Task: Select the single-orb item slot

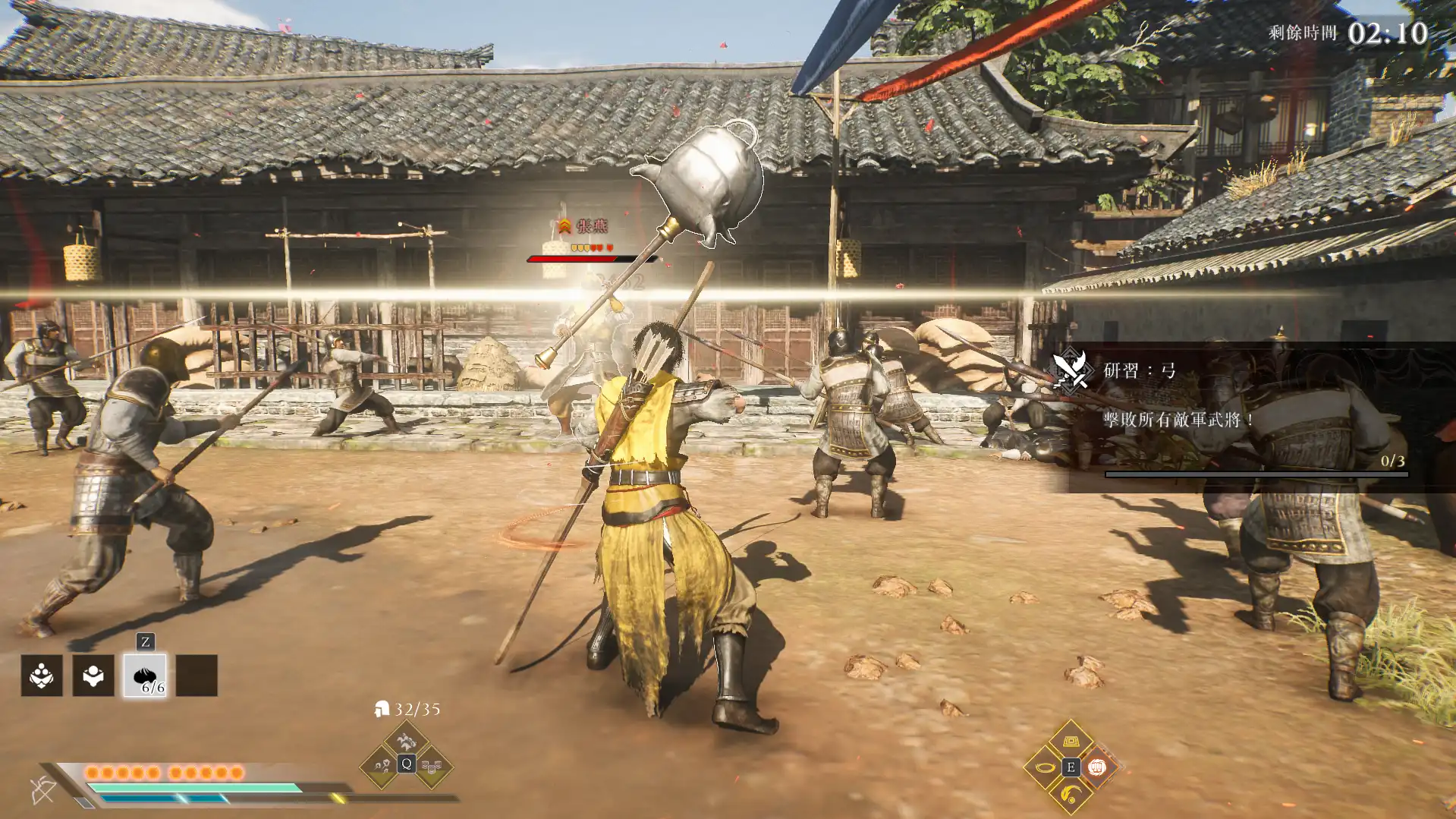Action: point(93,676)
